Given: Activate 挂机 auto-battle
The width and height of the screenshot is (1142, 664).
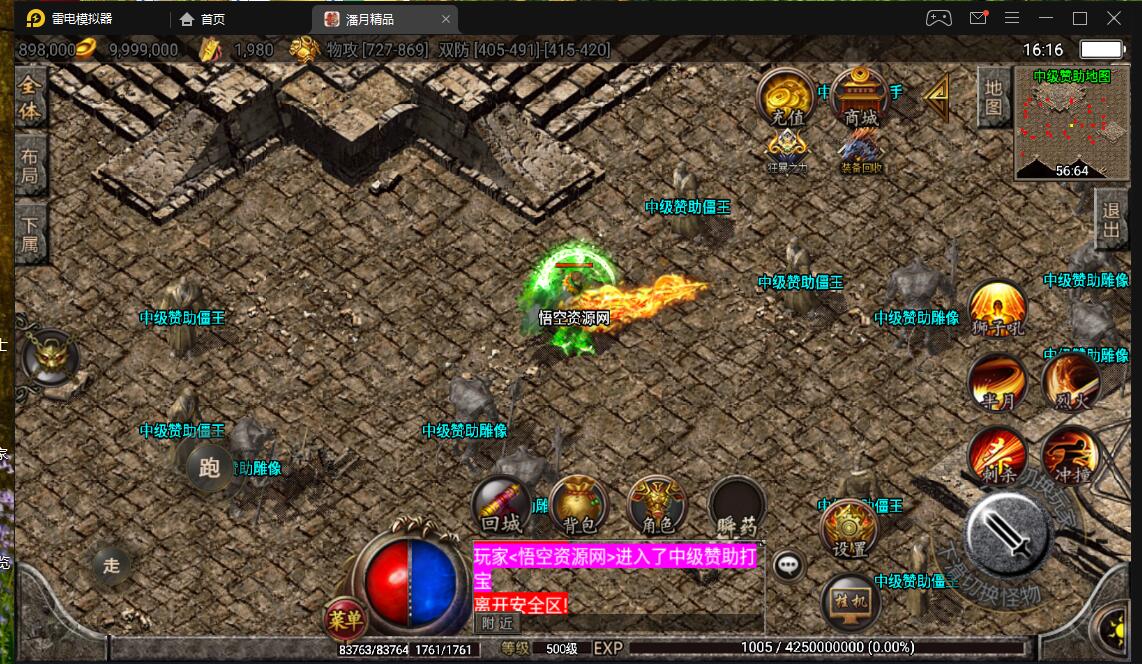Looking at the screenshot, I should point(851,603).
